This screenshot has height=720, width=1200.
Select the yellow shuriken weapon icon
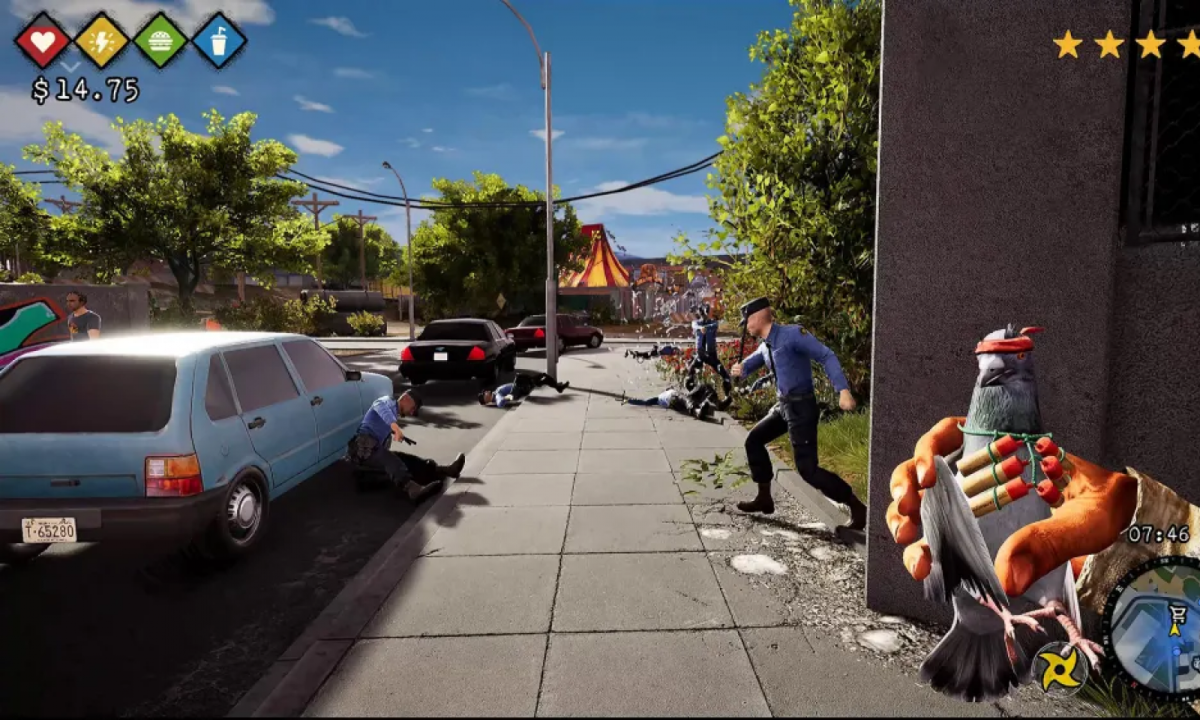1059,668
